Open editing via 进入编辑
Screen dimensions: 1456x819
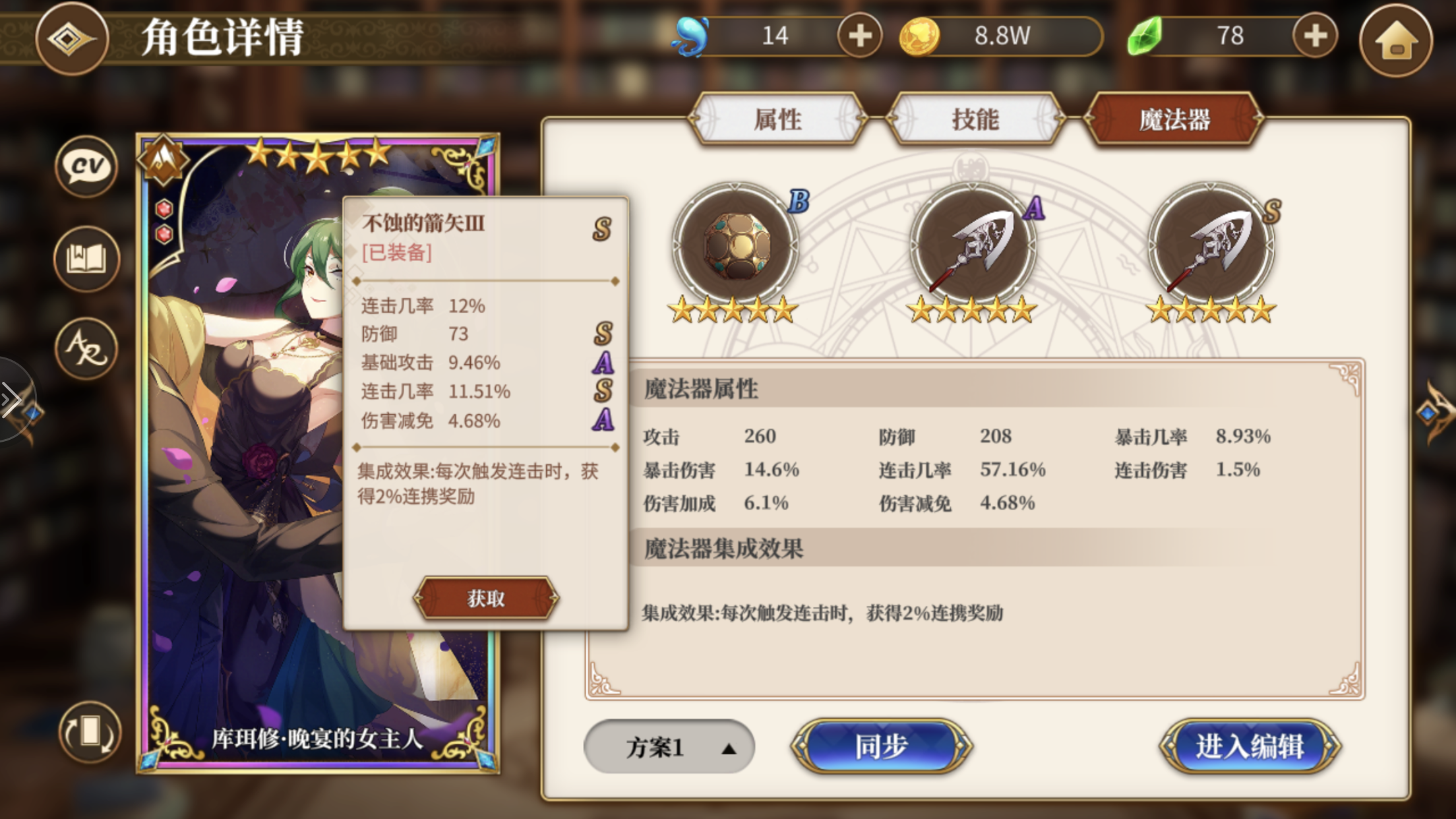coord(1250,747)
